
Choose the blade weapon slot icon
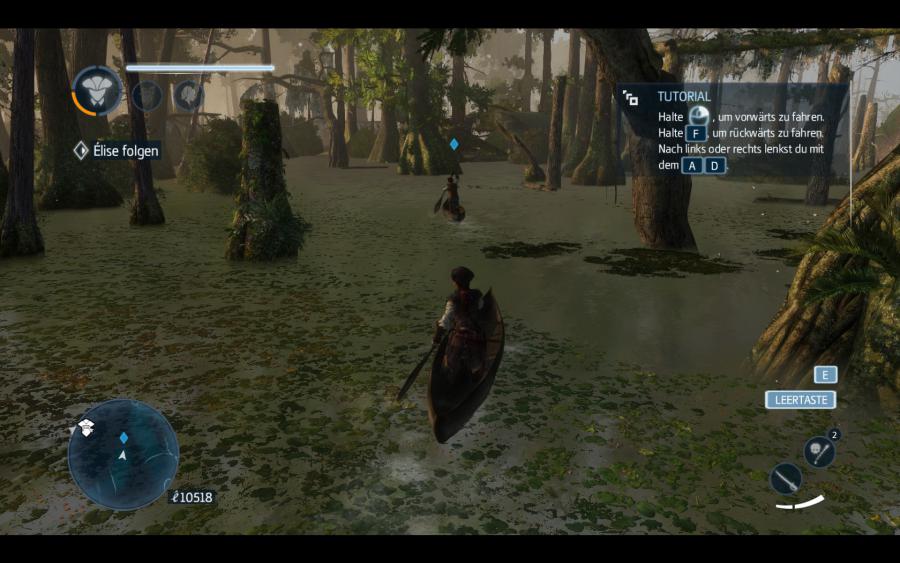pos(786,479)
